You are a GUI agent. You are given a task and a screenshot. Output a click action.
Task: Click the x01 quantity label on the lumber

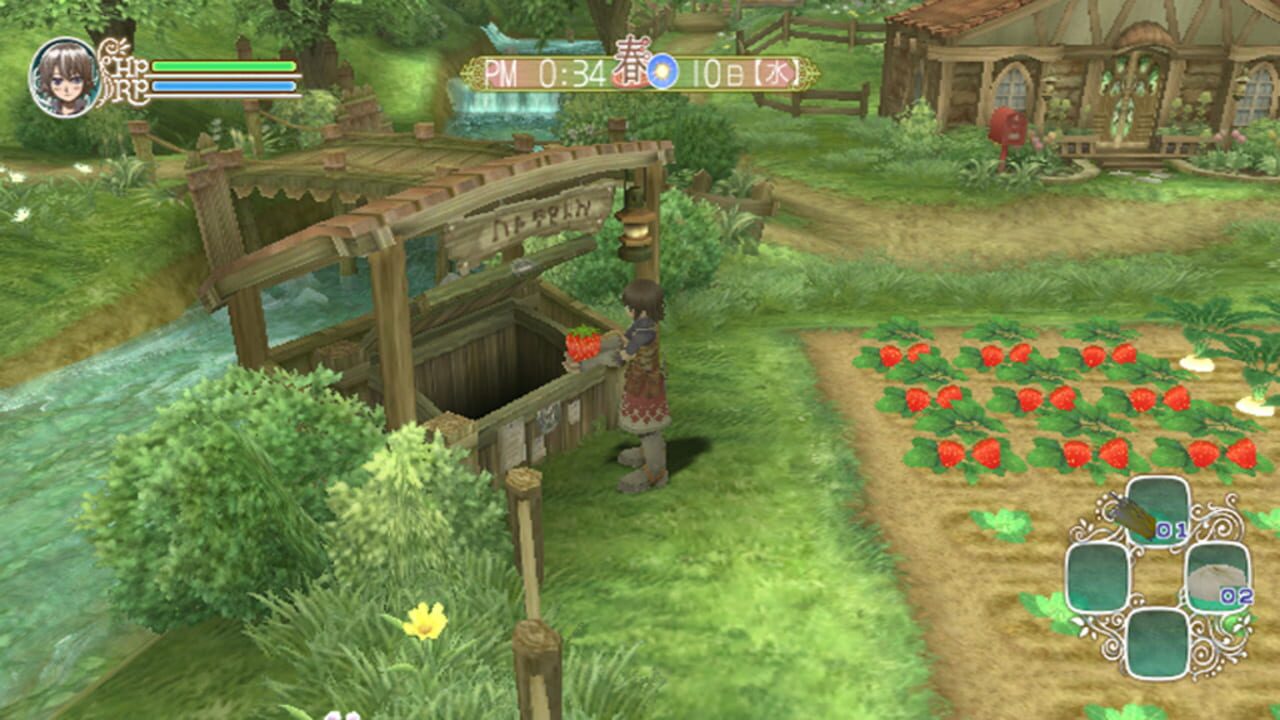(x=1170, y=529)
